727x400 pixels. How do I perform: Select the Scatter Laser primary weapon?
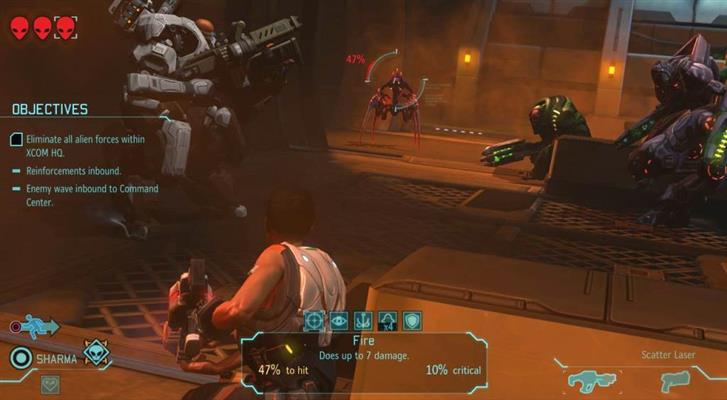click(595, 380)
